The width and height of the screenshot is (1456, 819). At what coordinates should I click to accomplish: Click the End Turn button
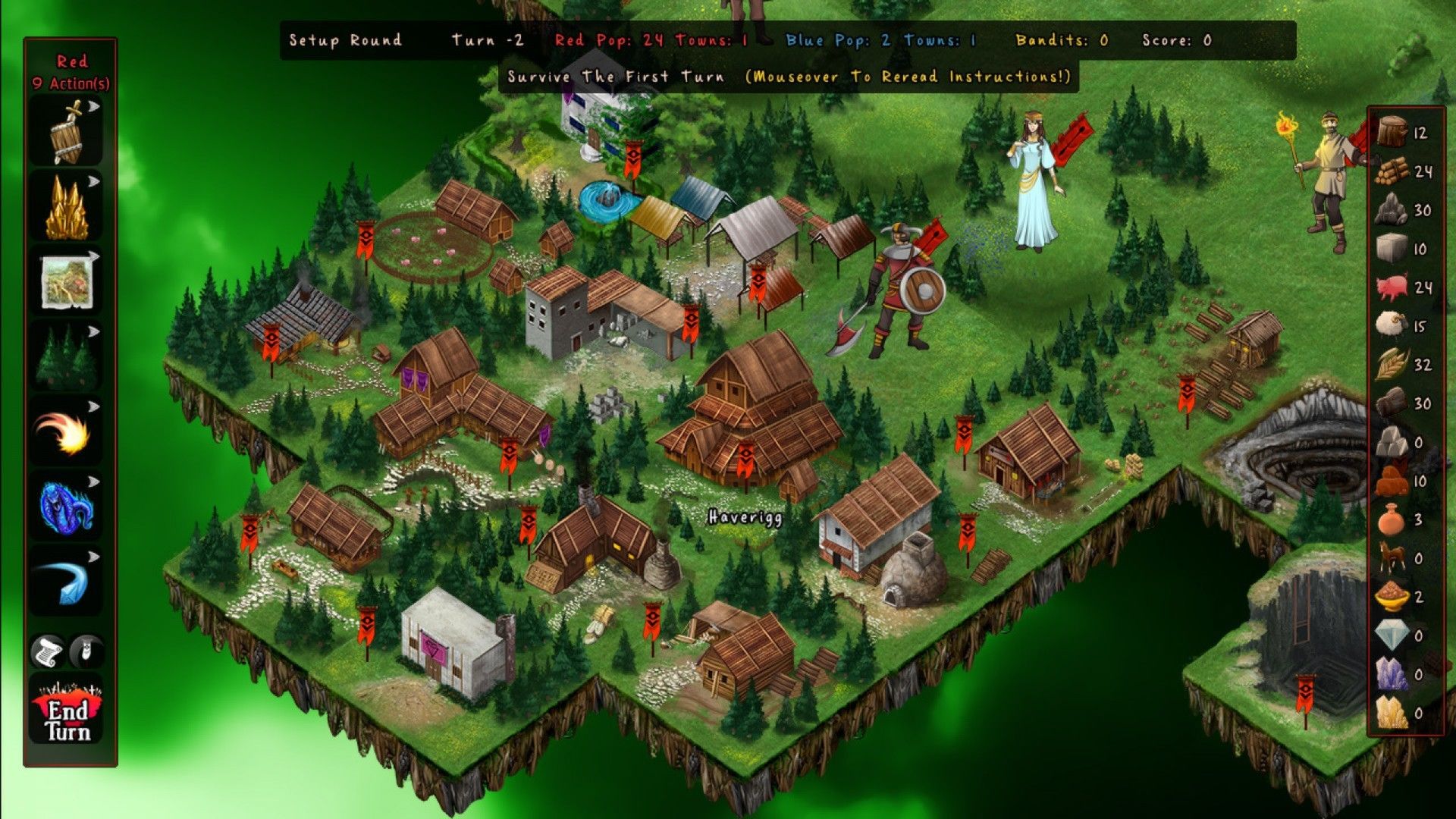68,717
